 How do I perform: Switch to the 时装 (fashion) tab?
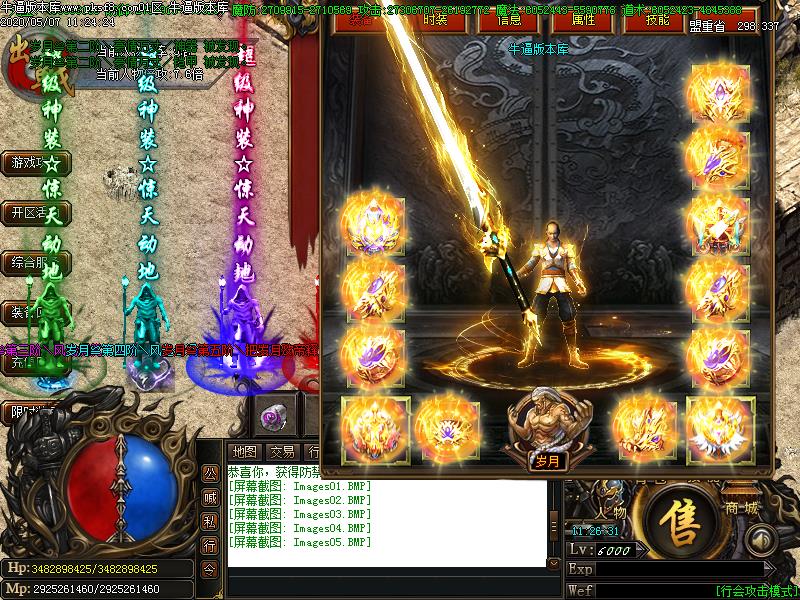coord(435,20)
